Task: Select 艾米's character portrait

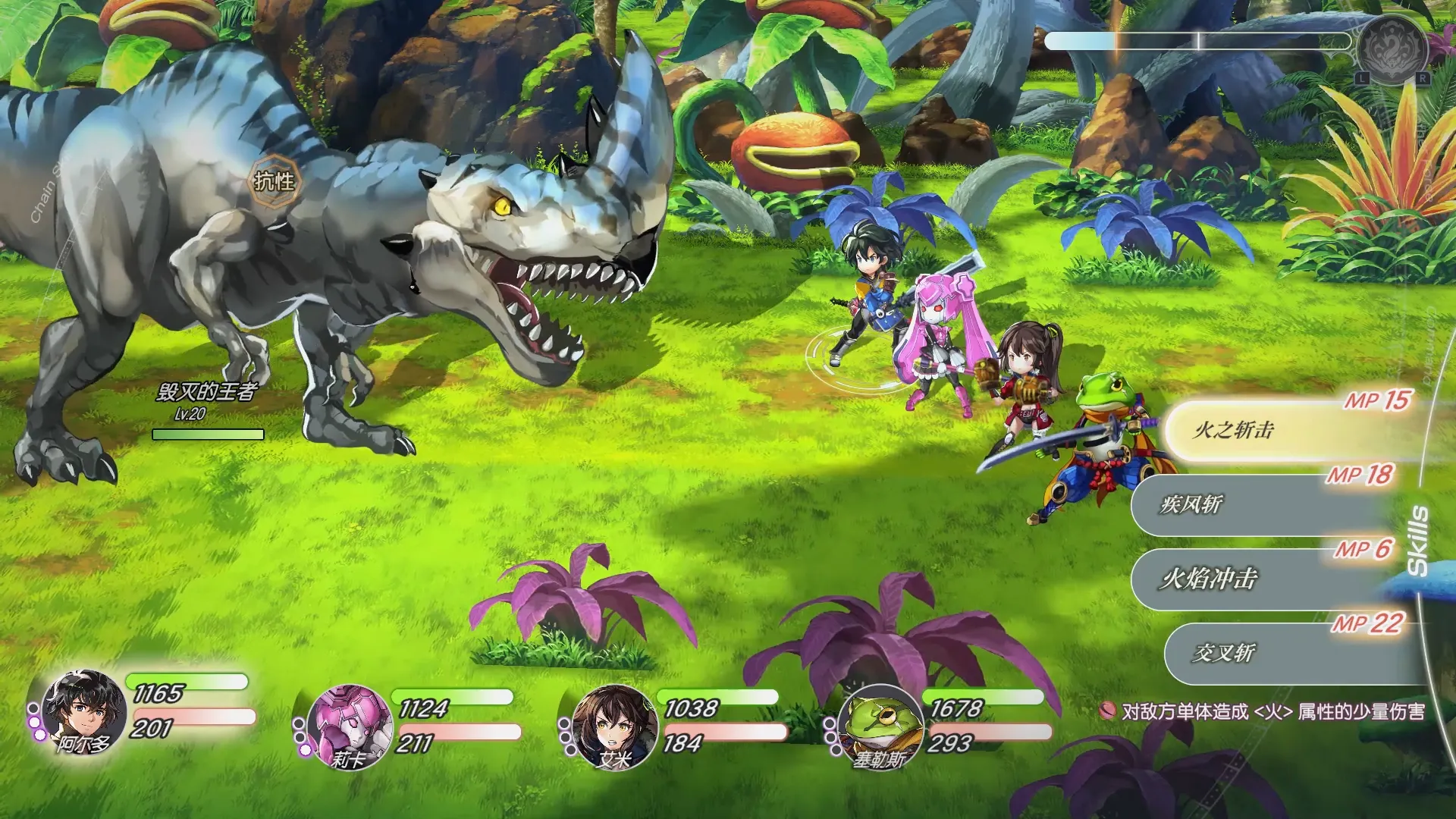Action: click(x=613, y=726)
